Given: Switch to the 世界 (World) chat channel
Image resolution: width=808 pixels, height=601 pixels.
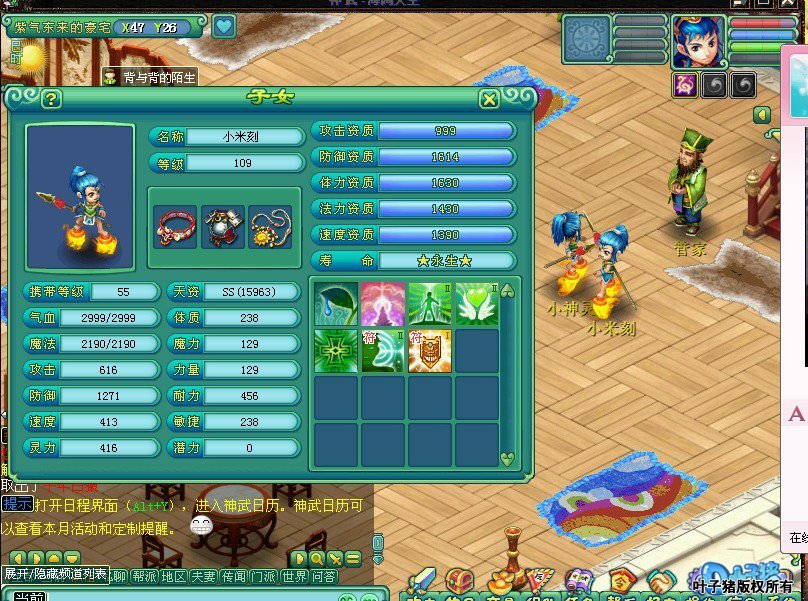Looking at the screenshot, I should (295, 576).
